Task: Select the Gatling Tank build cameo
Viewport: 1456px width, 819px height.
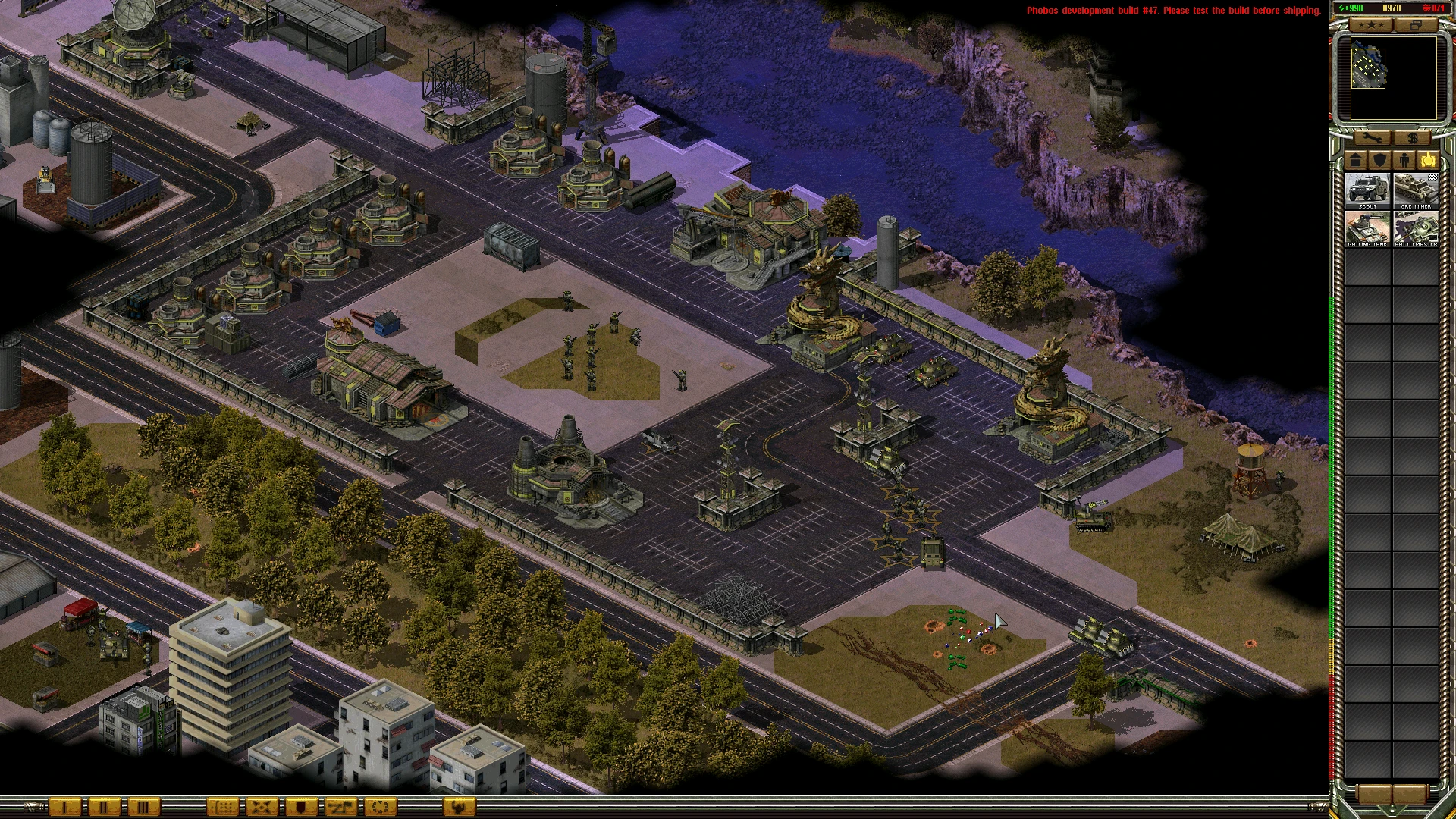Action: pyautogui.click(x=1367, y=229)
